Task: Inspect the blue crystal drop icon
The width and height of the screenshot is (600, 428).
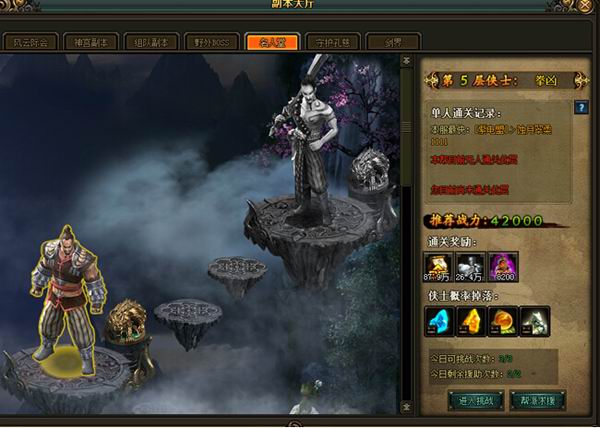Action: [442, 320]
